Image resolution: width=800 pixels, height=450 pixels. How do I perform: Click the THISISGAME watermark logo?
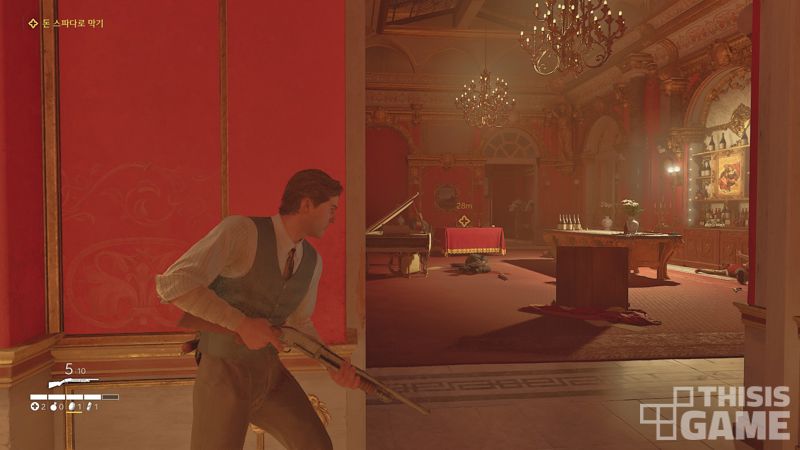716,412
